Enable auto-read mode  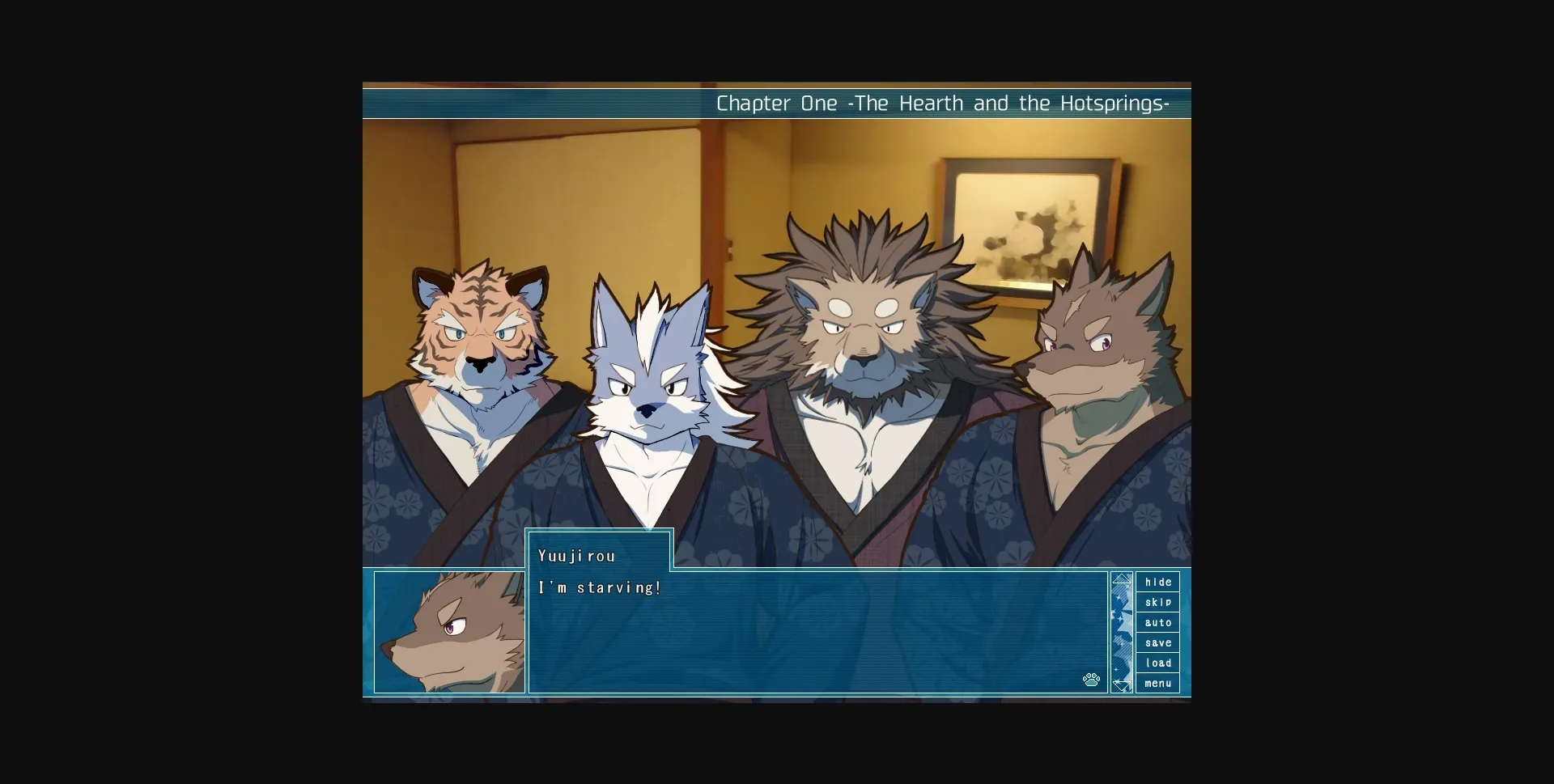[x=1157, y=622]
